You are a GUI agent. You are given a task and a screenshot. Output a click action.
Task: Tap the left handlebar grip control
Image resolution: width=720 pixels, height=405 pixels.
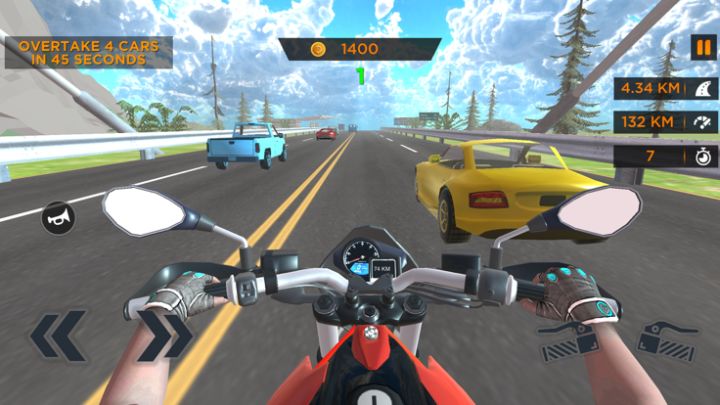[570, 339]
